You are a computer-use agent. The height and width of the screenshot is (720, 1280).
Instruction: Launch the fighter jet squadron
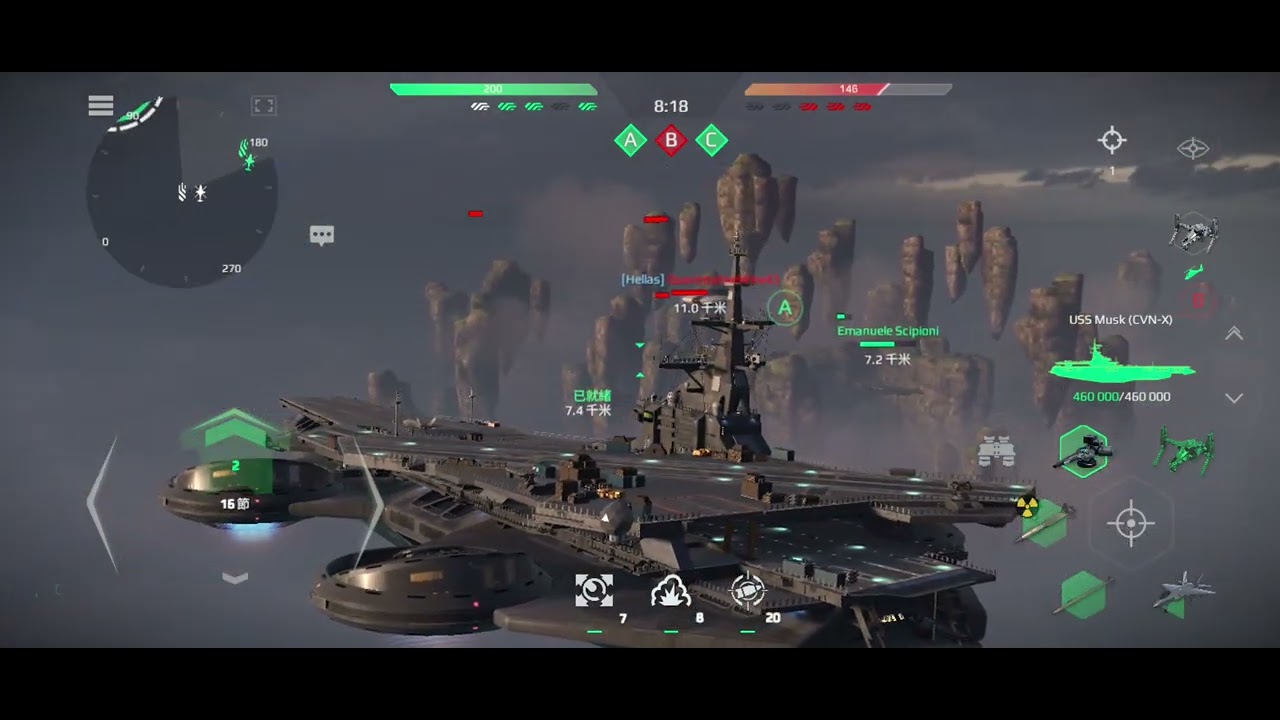(1183, 594)
